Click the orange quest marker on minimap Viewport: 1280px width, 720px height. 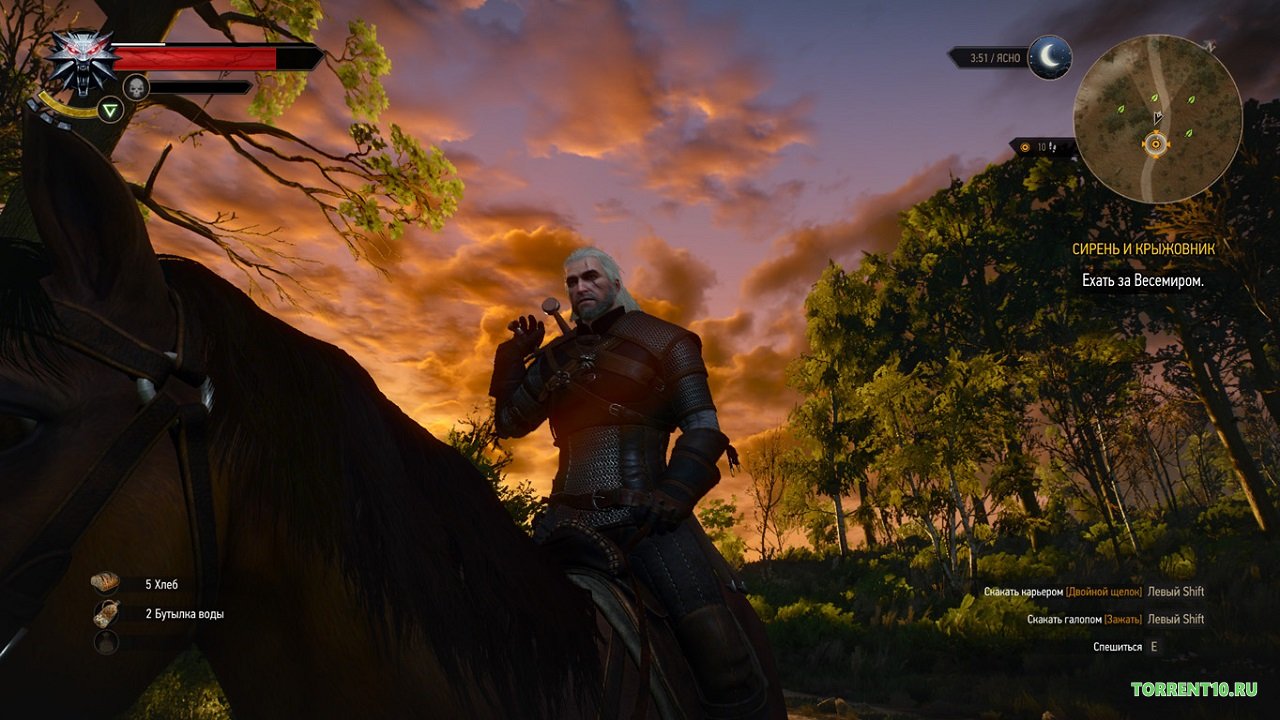pos(1156,145)
